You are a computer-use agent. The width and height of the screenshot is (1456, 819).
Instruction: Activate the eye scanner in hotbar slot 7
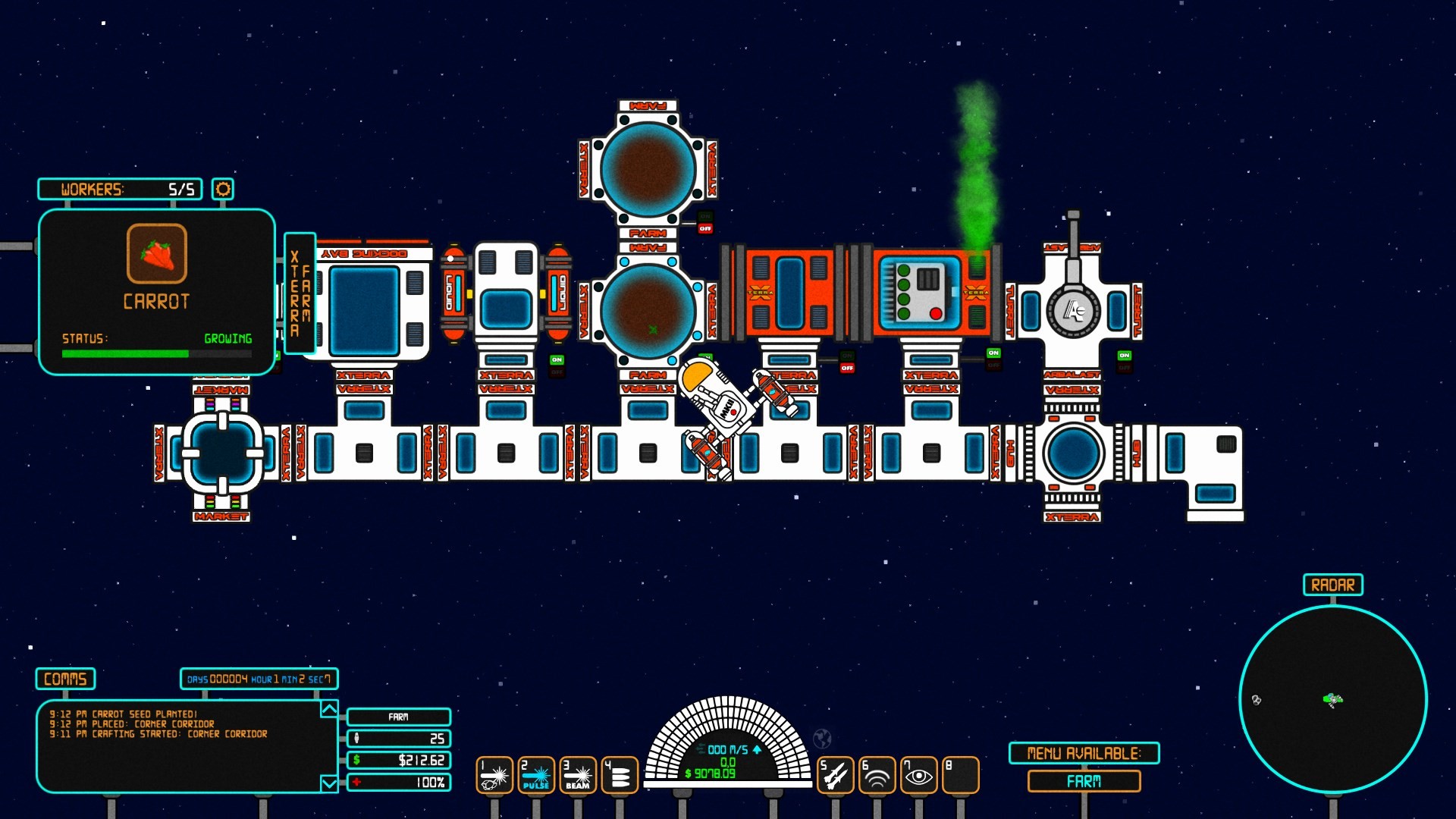(920, 774)
